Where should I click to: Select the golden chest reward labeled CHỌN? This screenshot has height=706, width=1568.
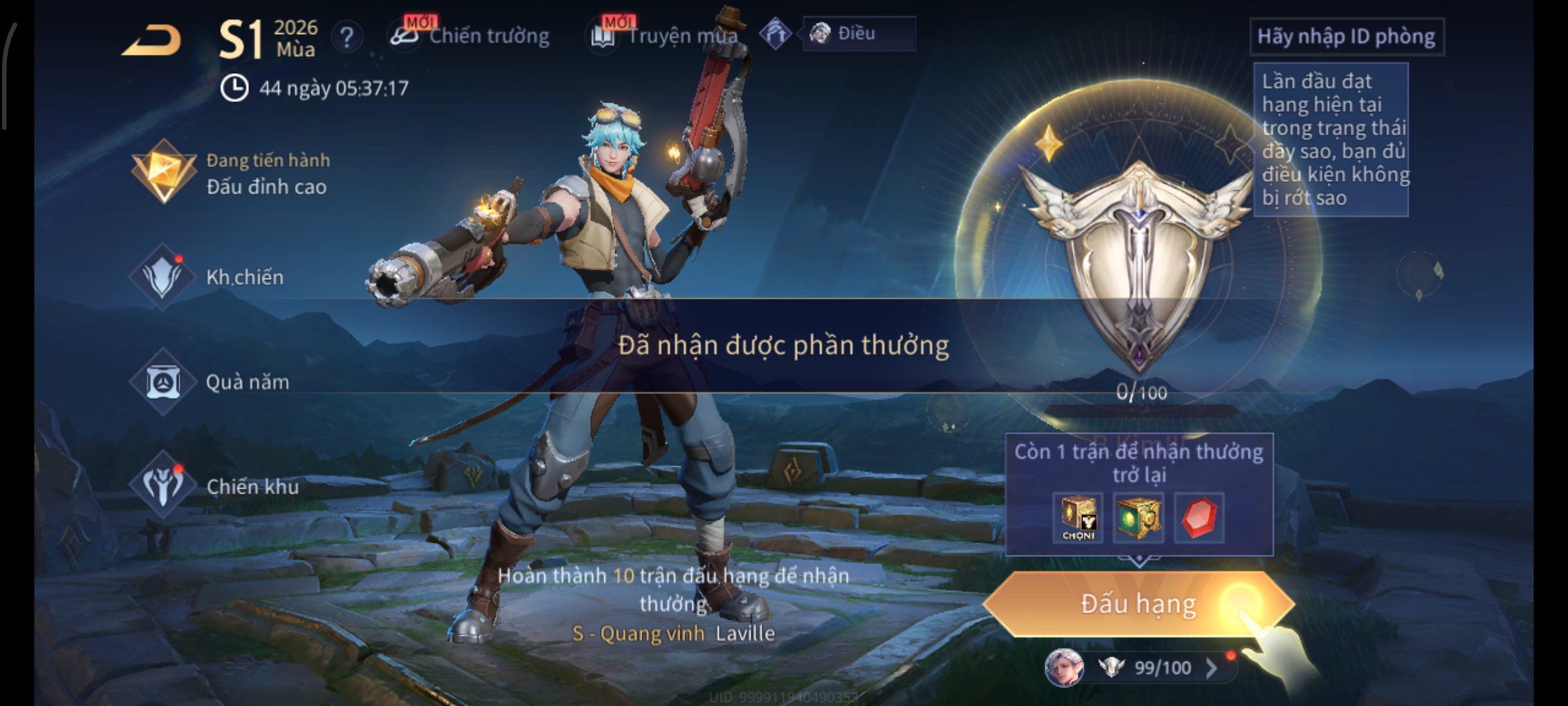[1078, 518]
